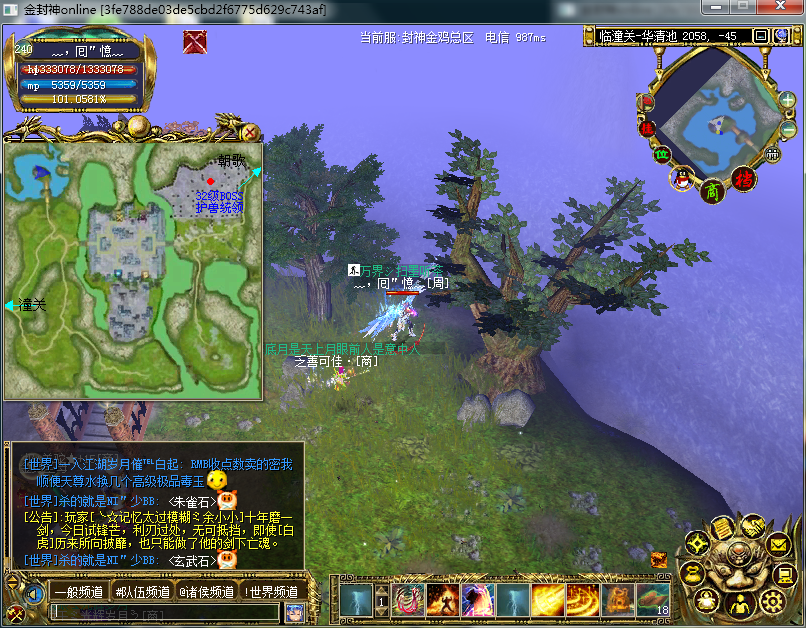The image size is (806, 628).
Task: Open the mail envelope button
Action: click(780, 545)
